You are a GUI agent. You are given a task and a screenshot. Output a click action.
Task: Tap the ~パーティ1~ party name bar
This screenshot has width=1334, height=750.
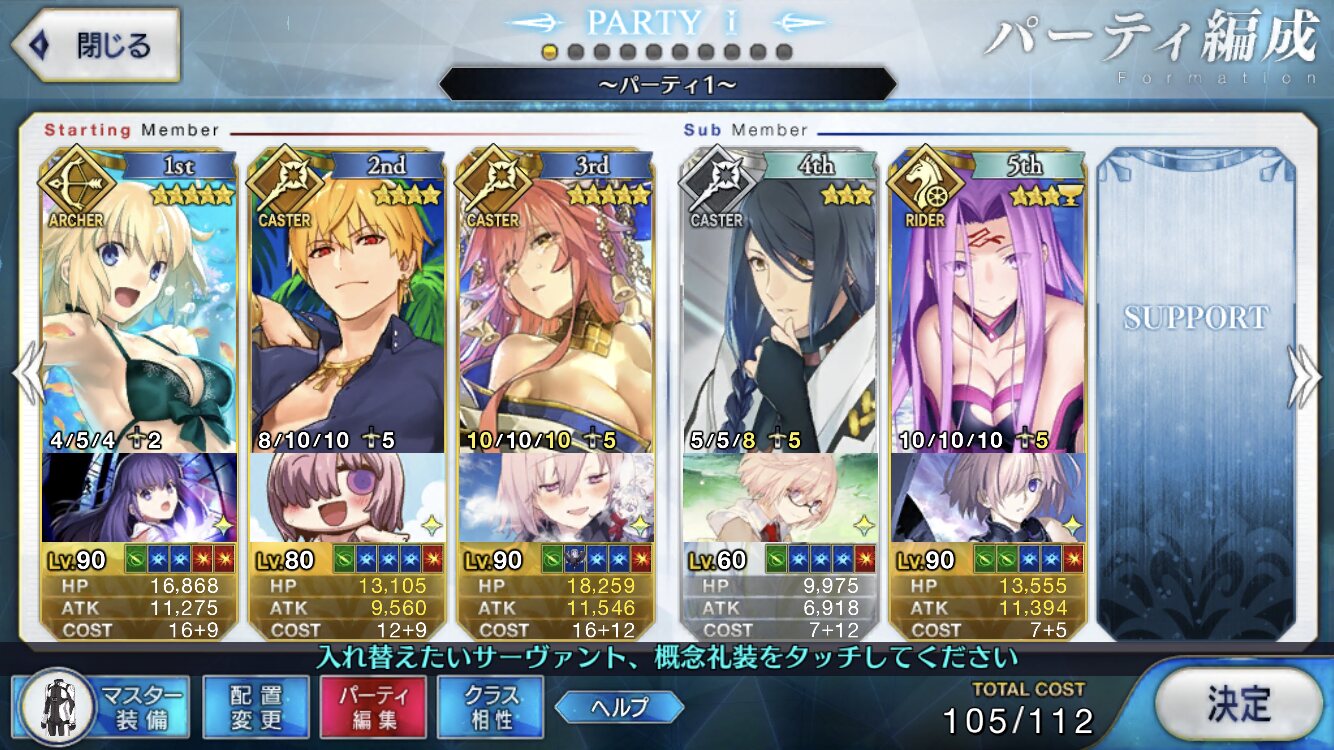[667, 85]
